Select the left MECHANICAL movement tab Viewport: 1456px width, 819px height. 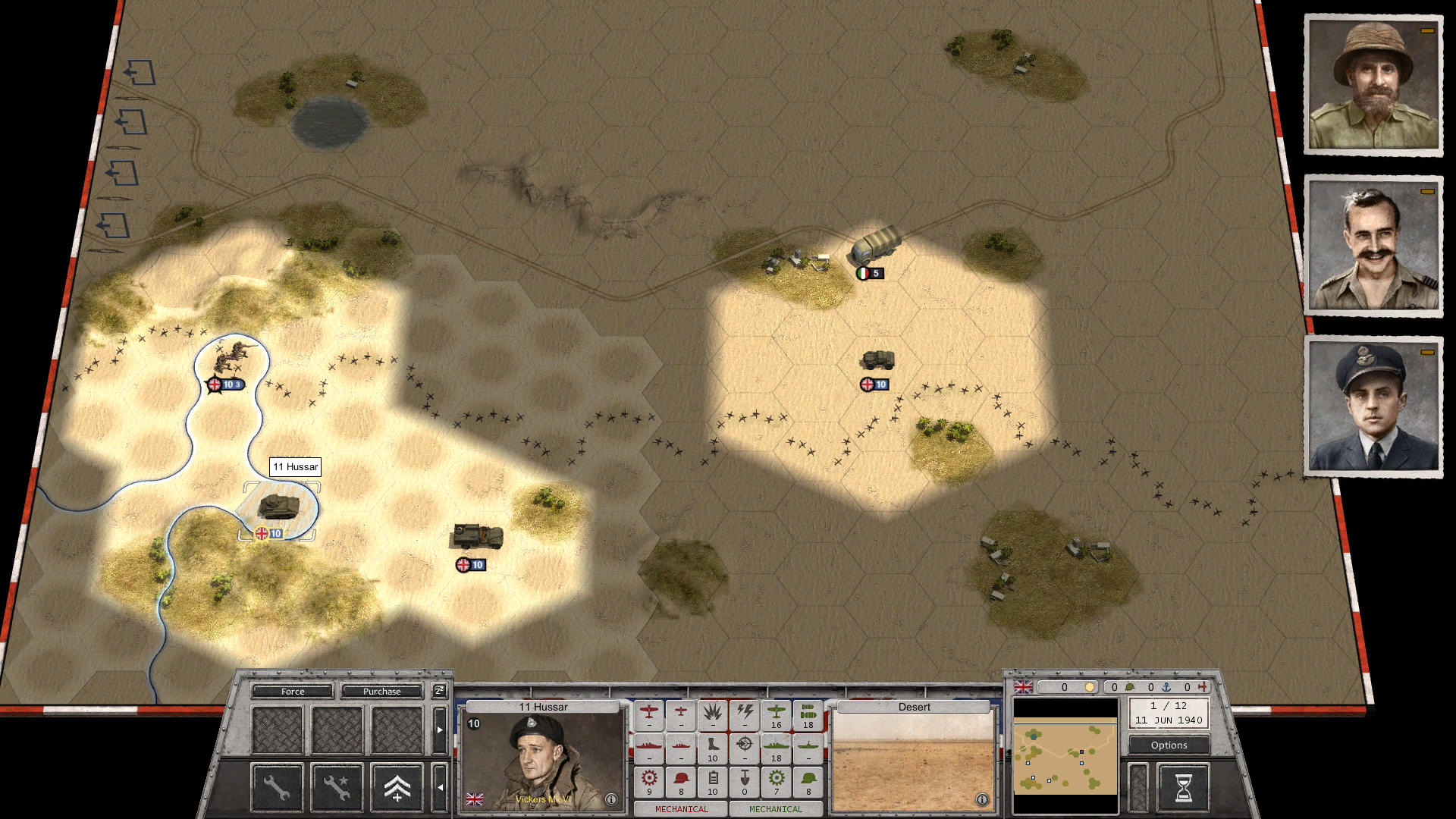pos(681,809)
